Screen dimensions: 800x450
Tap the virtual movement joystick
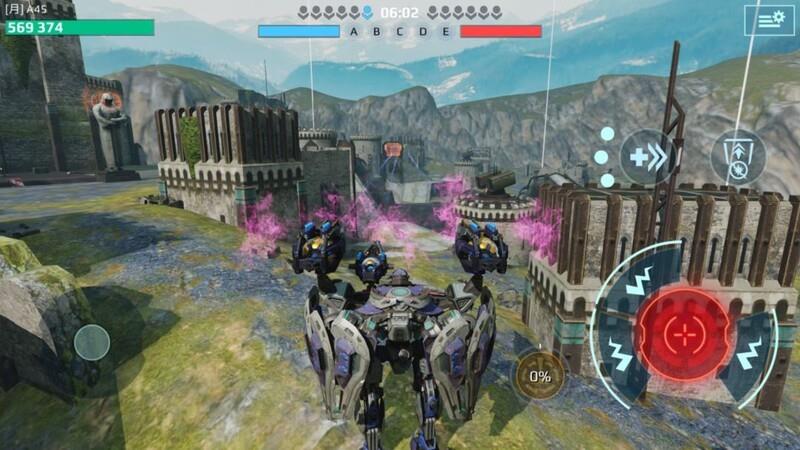click(x=91, y=343)
